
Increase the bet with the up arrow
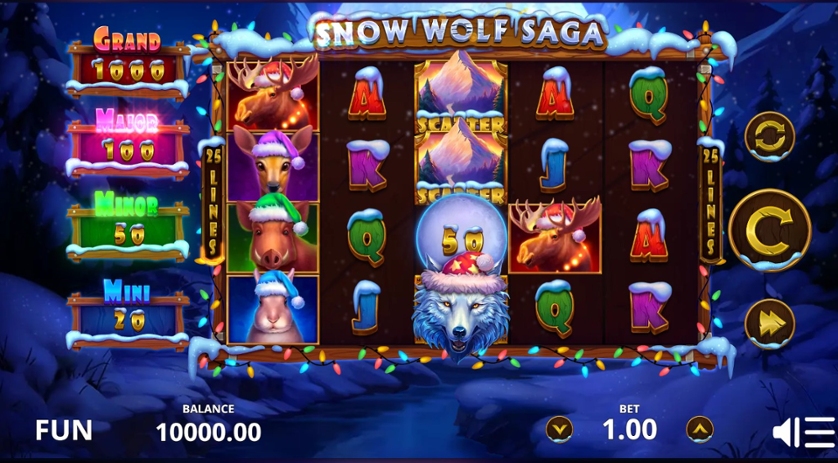point(700,429)
